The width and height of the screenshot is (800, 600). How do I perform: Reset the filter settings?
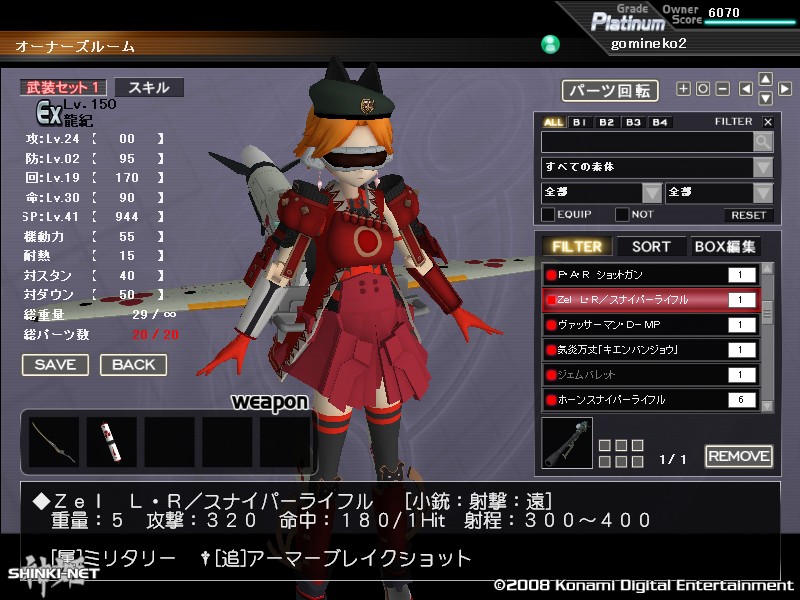pyautogui.click(x=748, y=215)
